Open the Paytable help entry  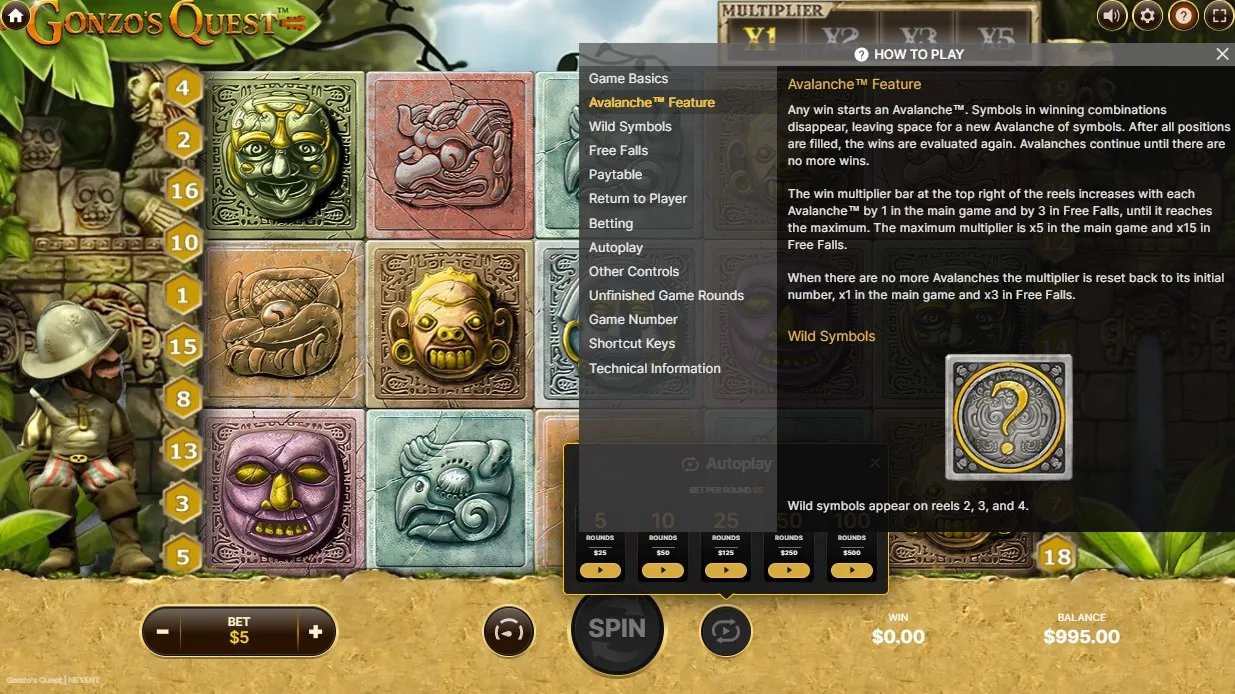[x=615, y=174]
